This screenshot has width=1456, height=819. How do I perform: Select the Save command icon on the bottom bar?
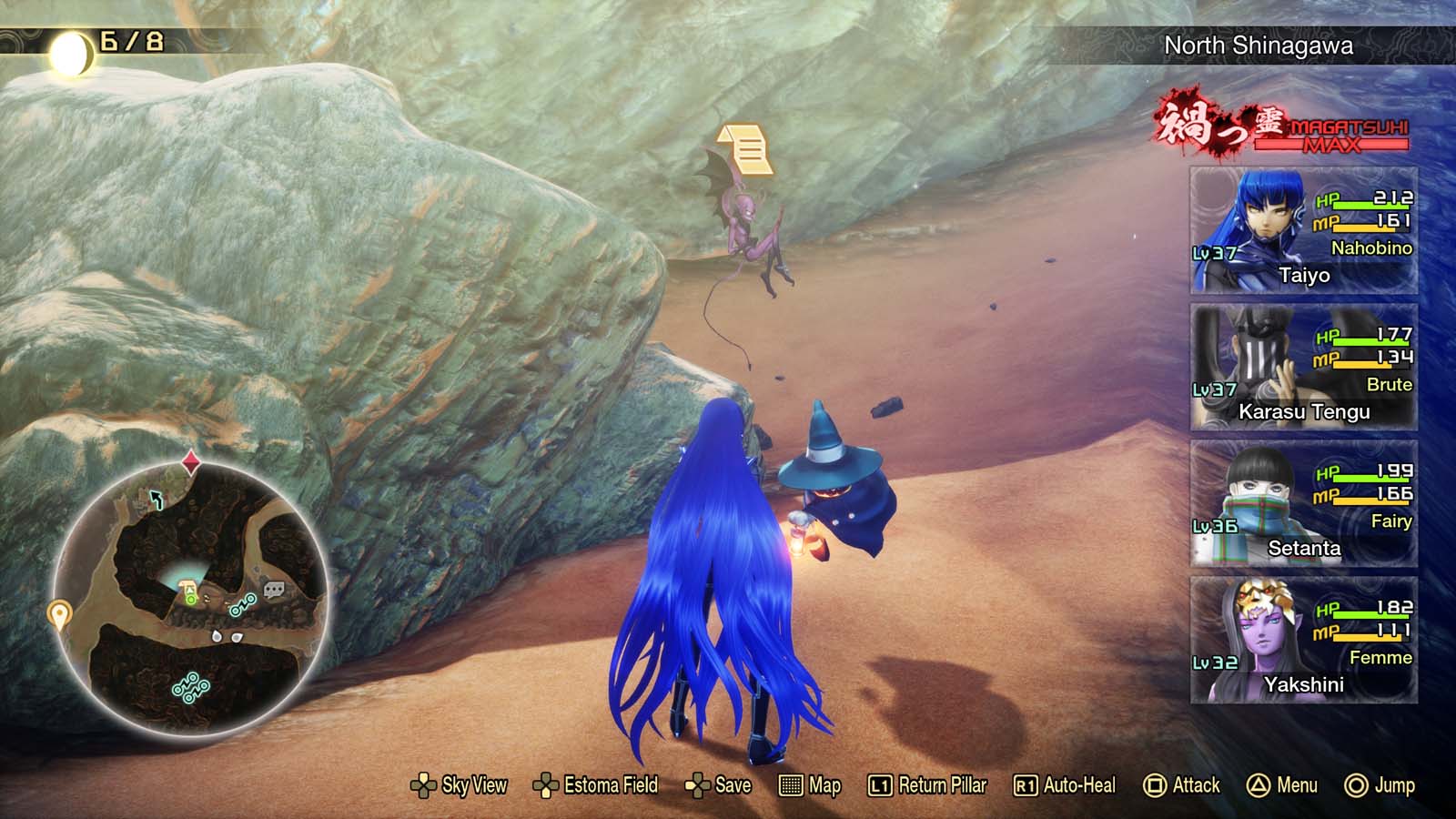(696, 784)
